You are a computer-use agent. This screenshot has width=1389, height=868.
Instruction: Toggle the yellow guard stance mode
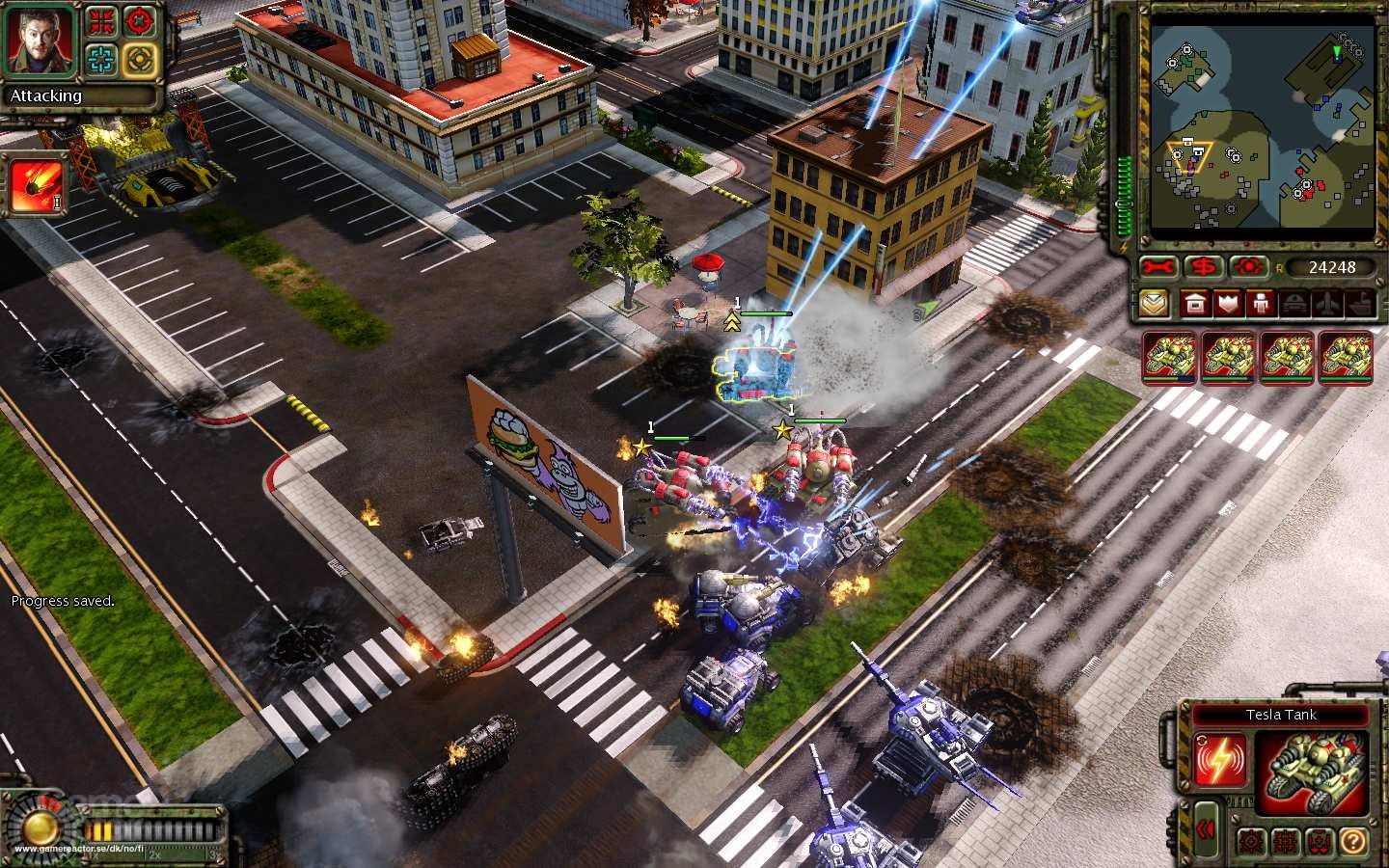pos(139,60)
